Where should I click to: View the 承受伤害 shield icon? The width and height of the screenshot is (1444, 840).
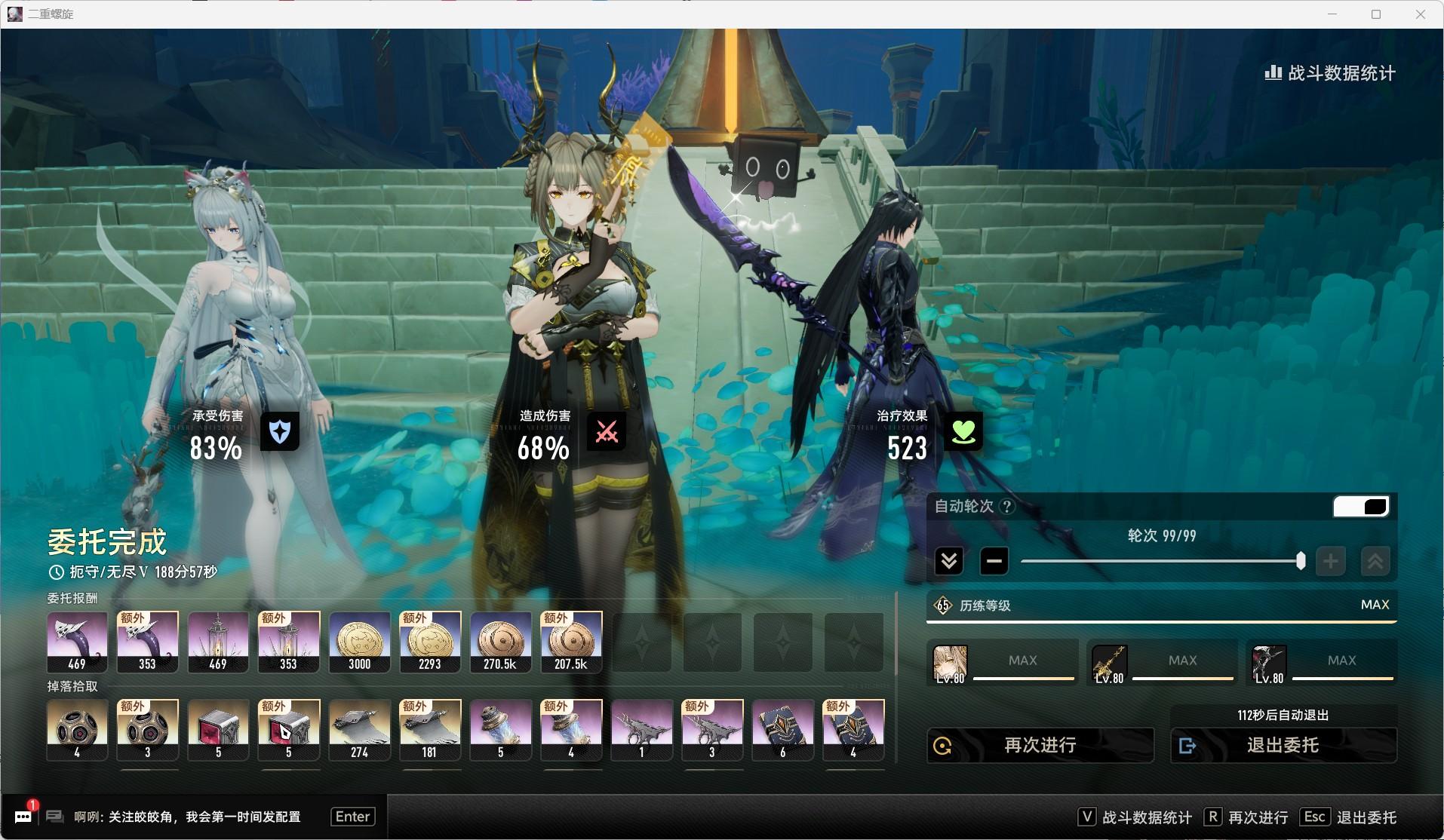click(x=280, y=431)
